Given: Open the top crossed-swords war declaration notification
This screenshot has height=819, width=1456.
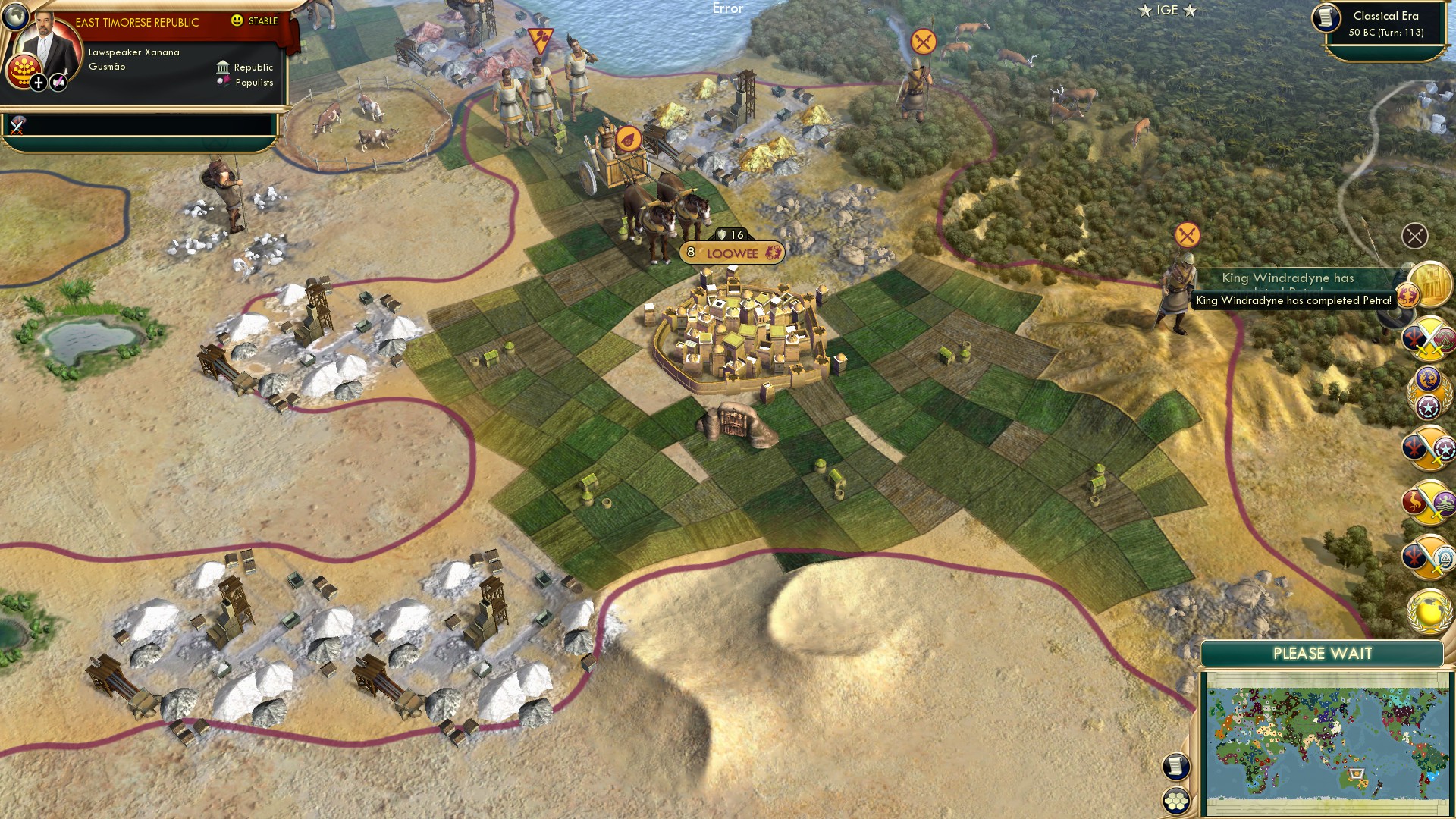Looking at the screenshot, I should 1429,341.
